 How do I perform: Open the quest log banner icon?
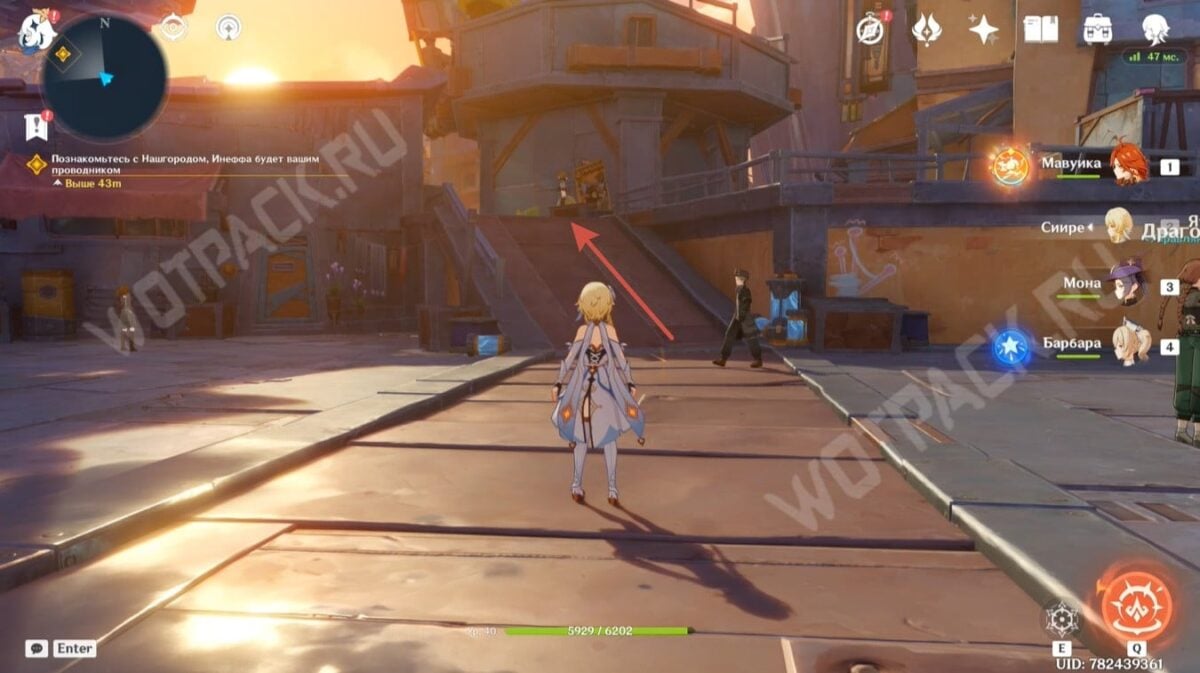click(x=35, y=126)
